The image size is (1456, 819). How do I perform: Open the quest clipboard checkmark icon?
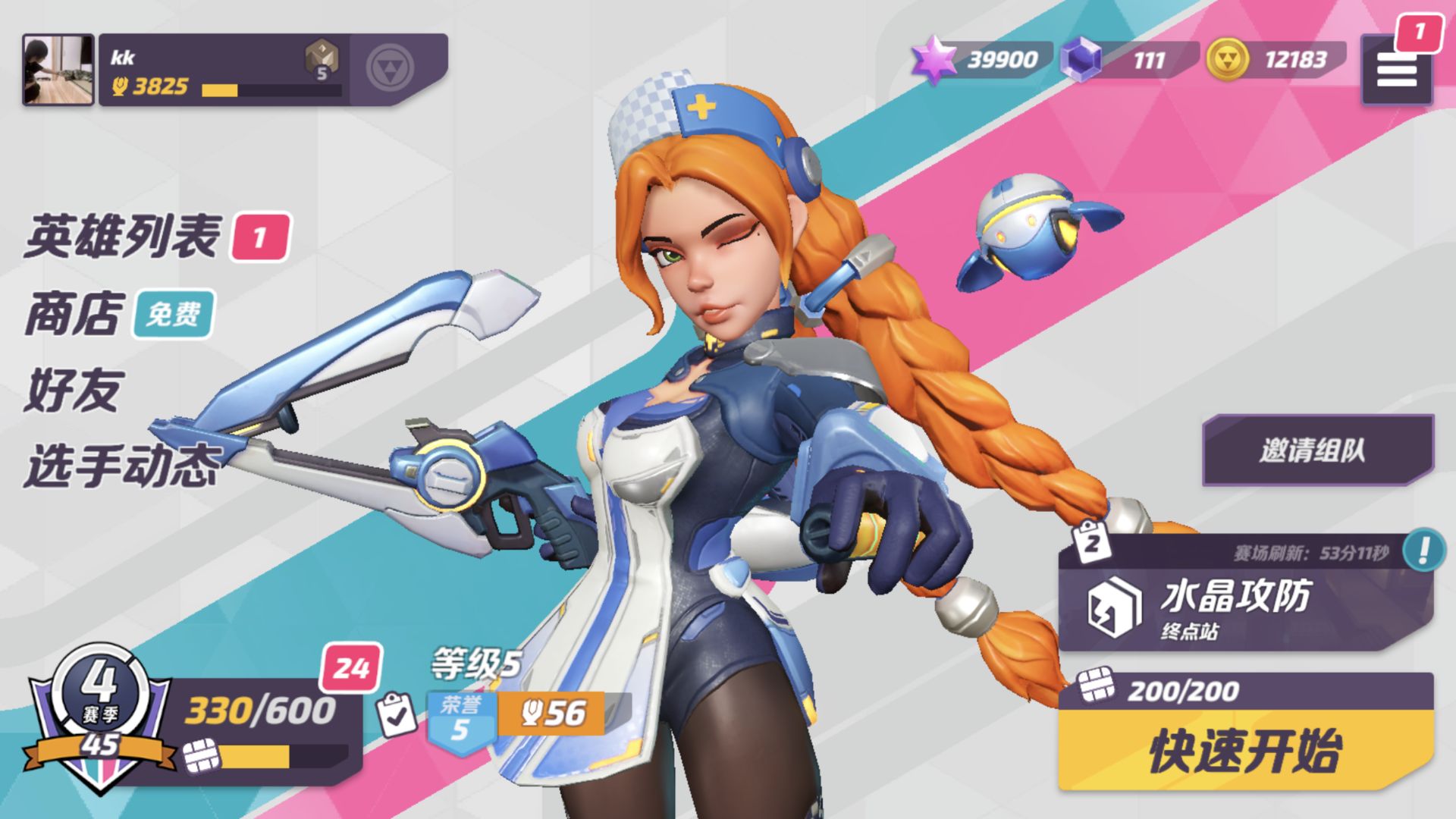pyautogui.click(x=397, y=714)
